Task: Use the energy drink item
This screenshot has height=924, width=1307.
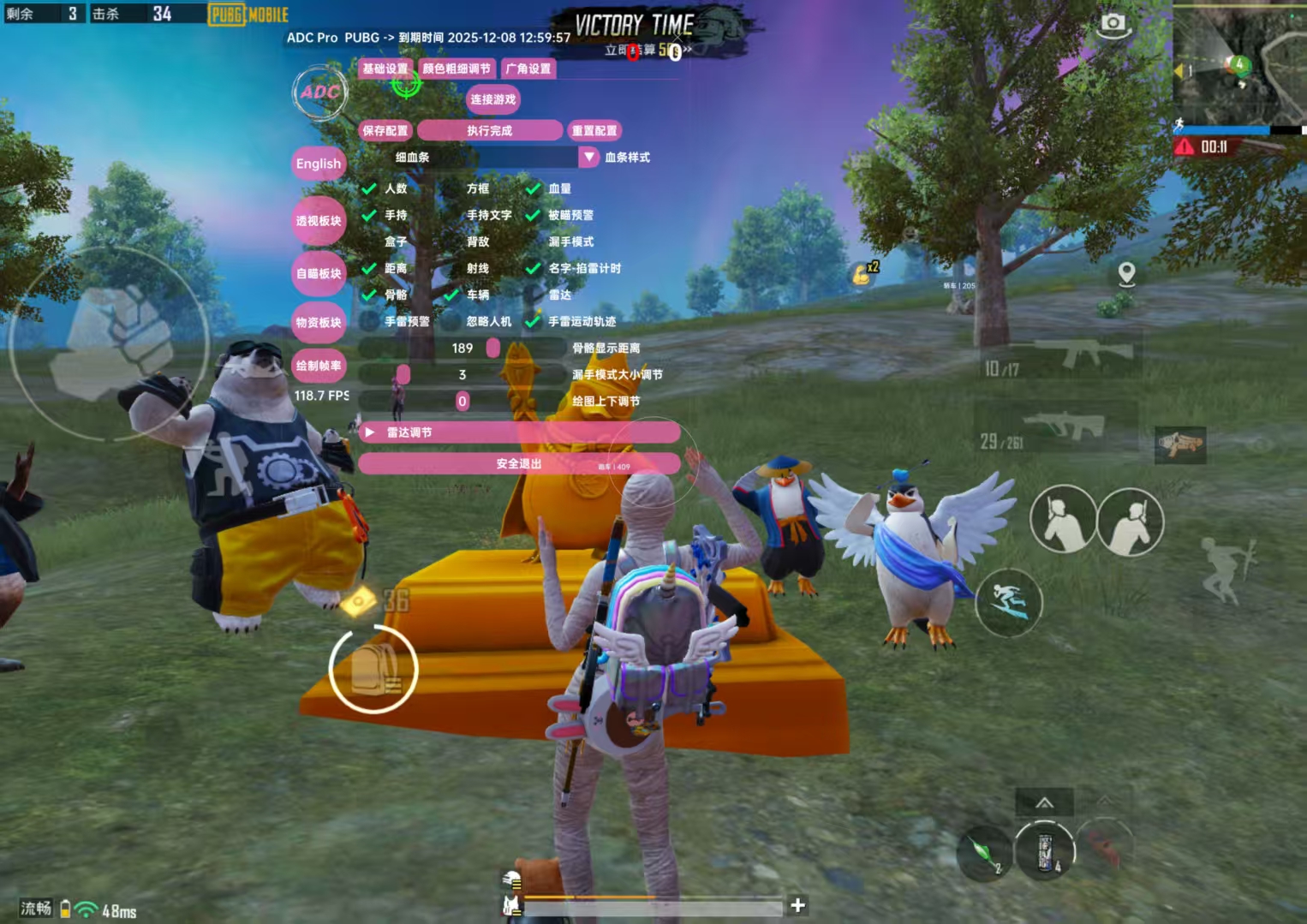Action: tap(1044, 851)
